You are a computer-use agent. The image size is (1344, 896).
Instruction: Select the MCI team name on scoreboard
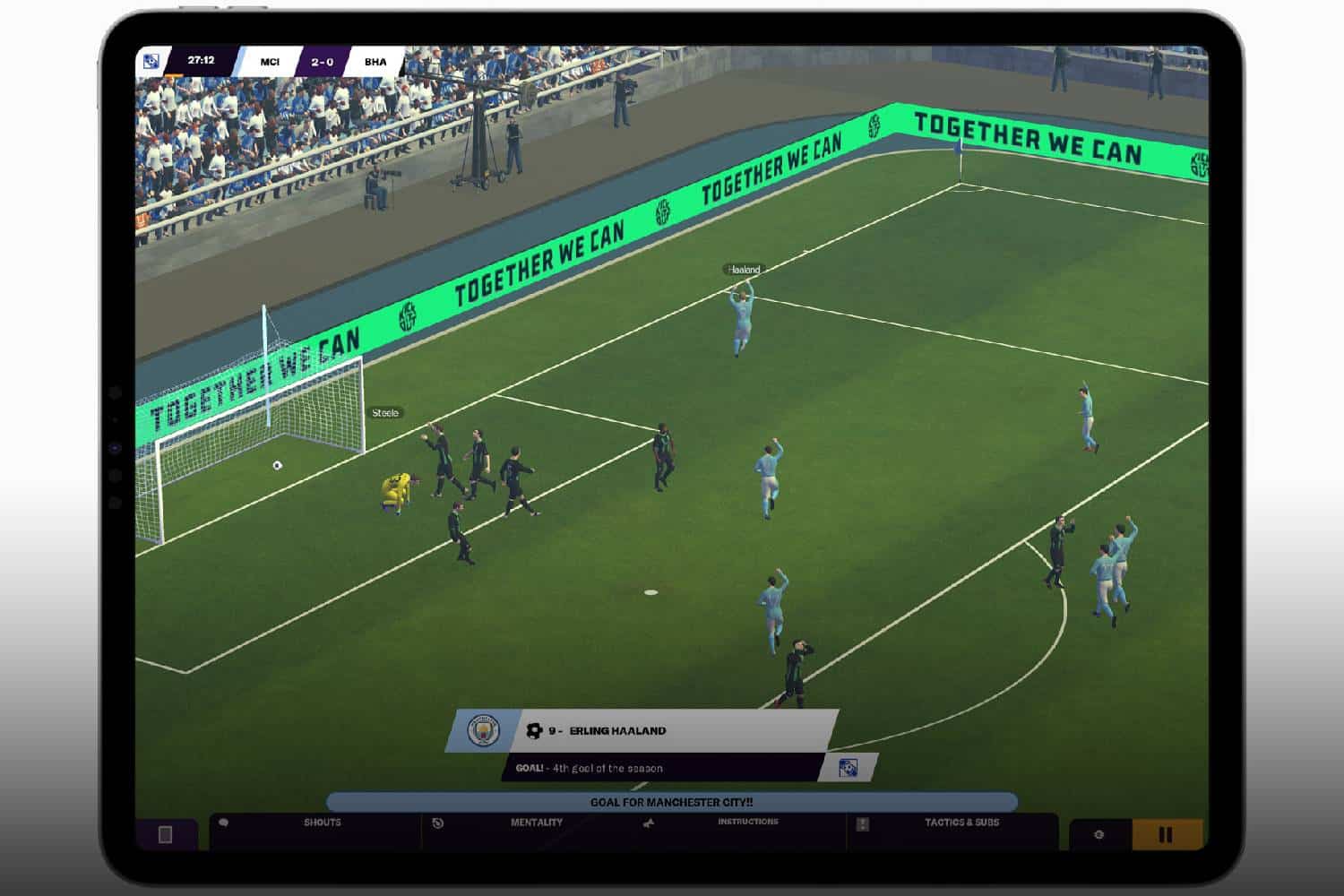point(270,62)
